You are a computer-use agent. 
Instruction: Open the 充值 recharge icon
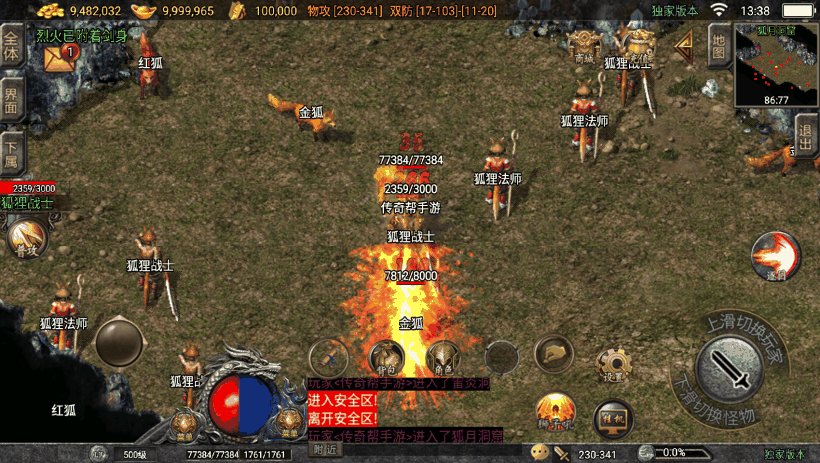[x=632, y=44]
